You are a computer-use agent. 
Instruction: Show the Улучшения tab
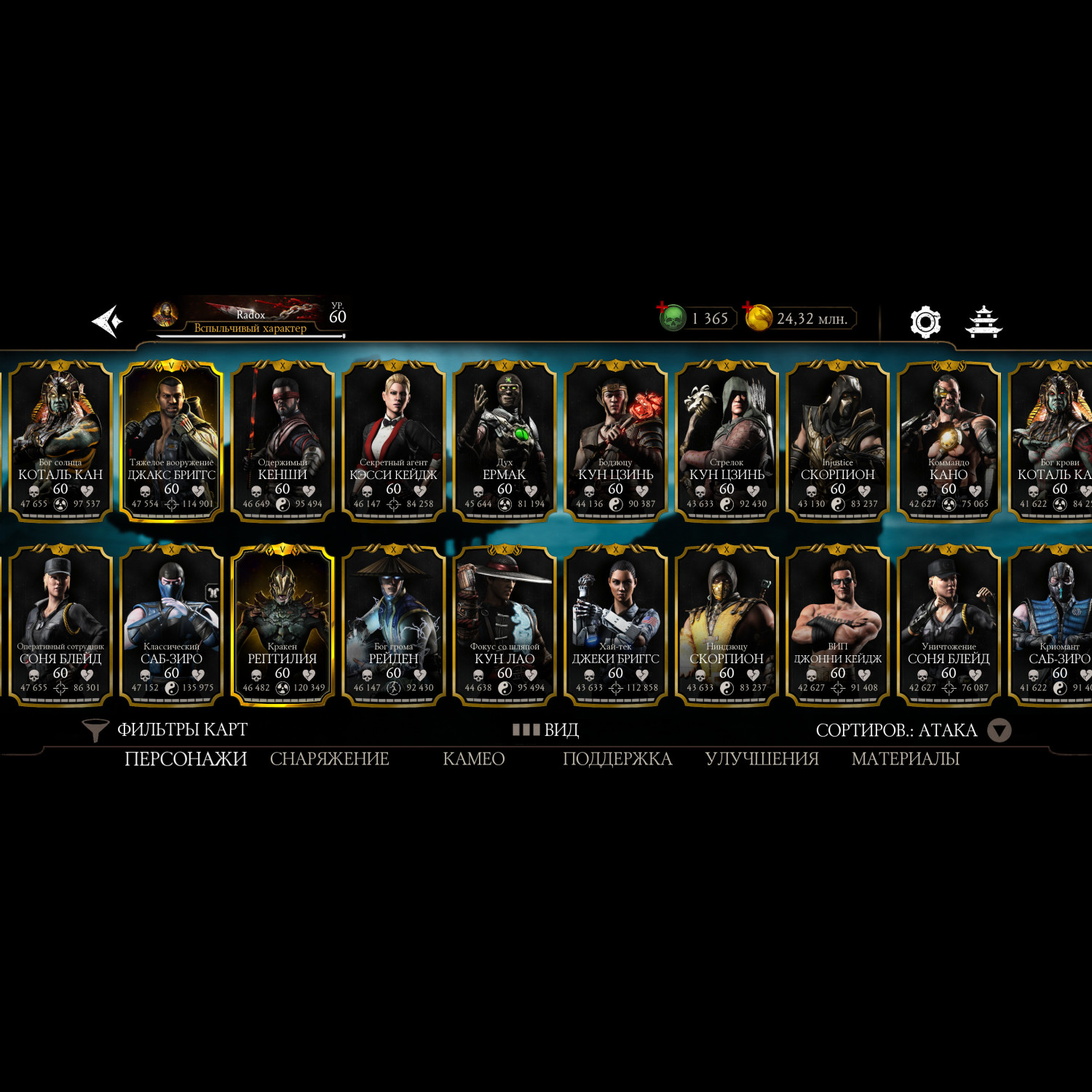pos(761,759)
